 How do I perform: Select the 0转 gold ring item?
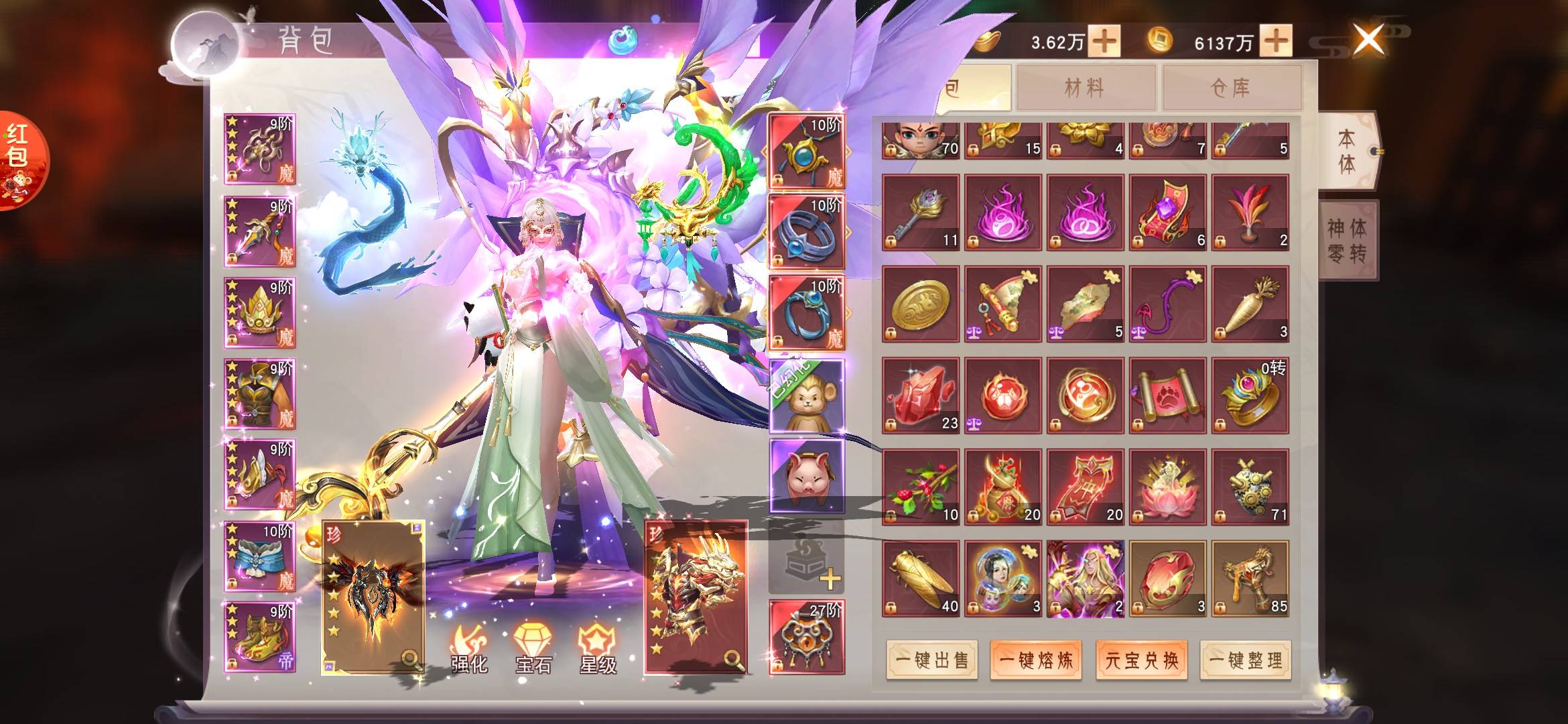pos(1250,396)
